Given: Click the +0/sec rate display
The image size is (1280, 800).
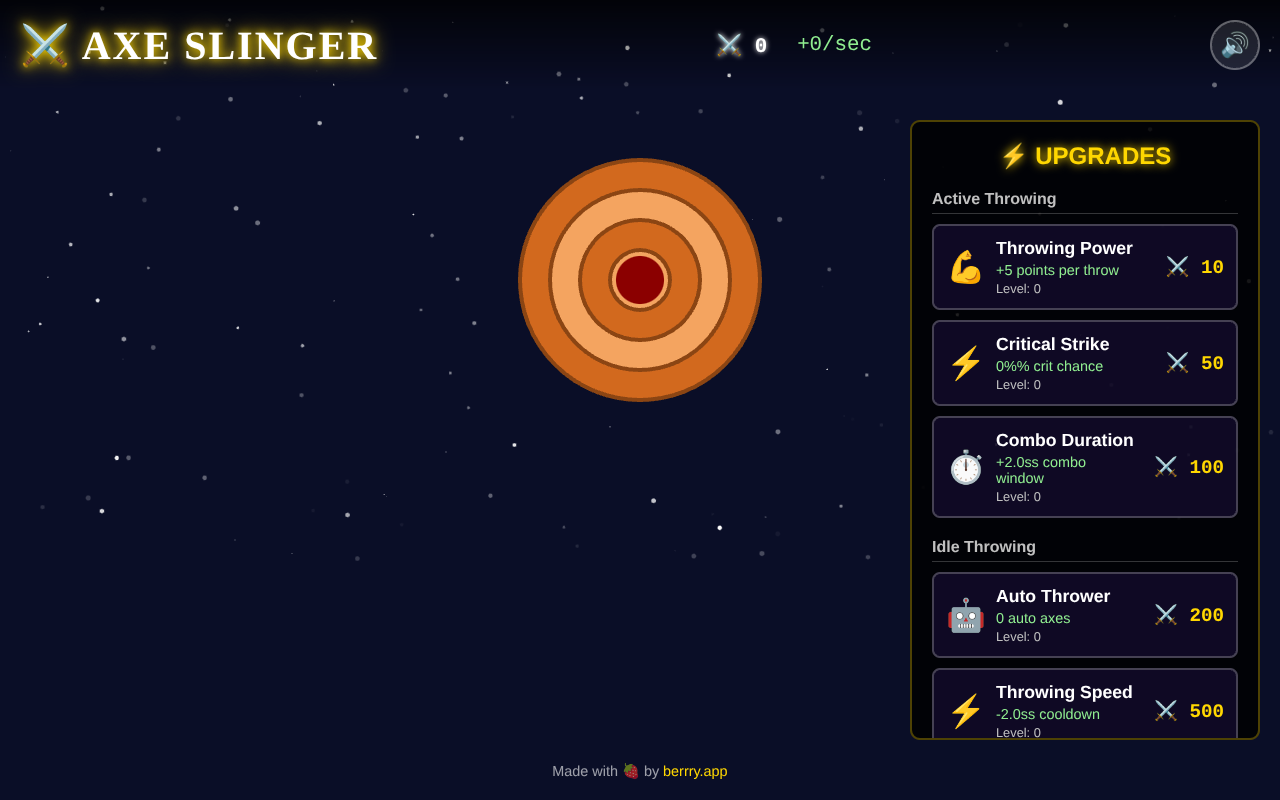Looking at the screenshot, I should [x=834, y=44].
